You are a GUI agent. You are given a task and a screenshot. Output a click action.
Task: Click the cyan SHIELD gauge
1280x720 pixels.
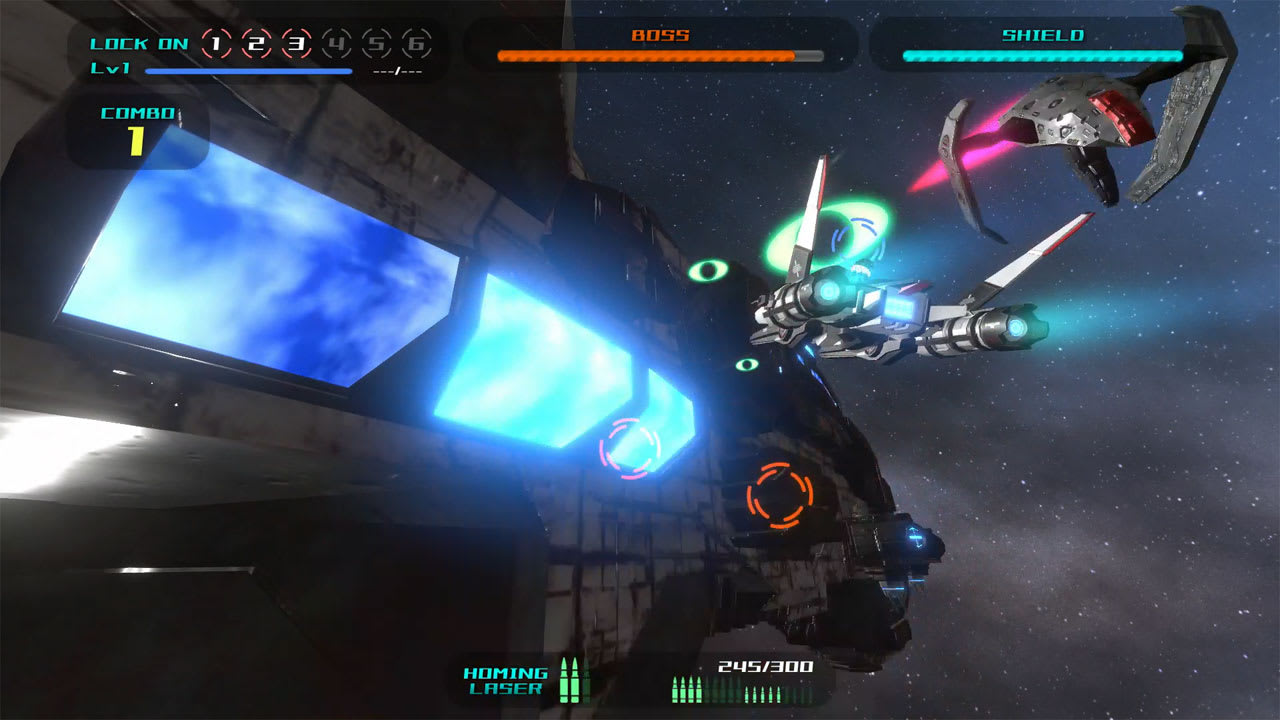coord(1042,57)
